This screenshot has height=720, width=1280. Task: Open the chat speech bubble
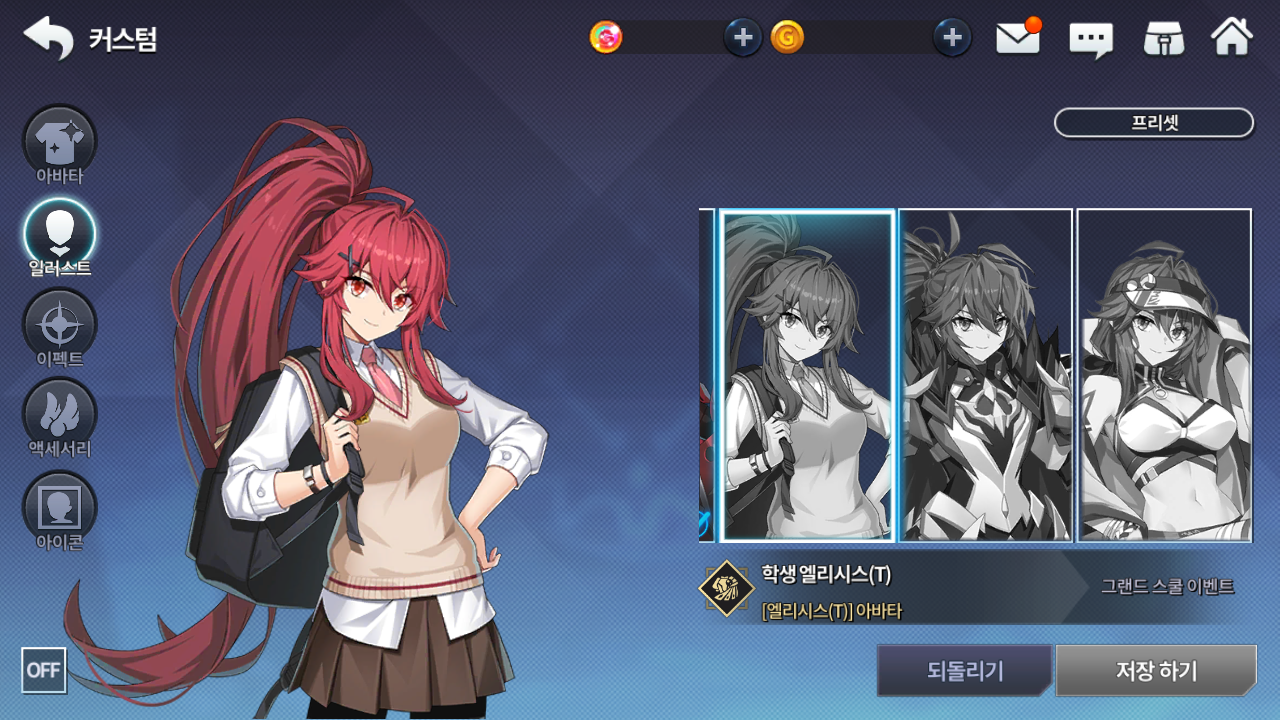[x=1091, y=39]
